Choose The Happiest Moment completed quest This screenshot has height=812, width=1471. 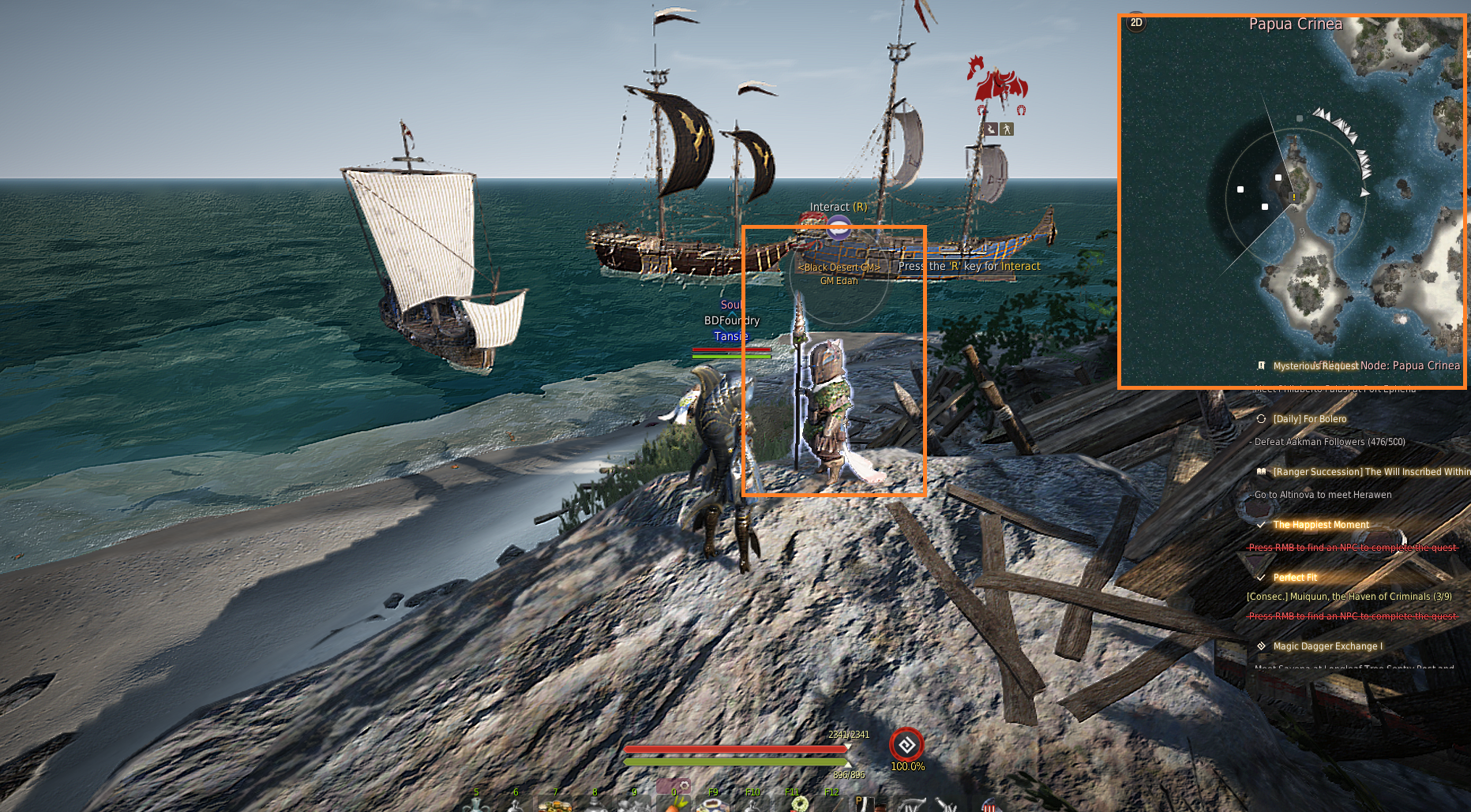coord(1321,525)
